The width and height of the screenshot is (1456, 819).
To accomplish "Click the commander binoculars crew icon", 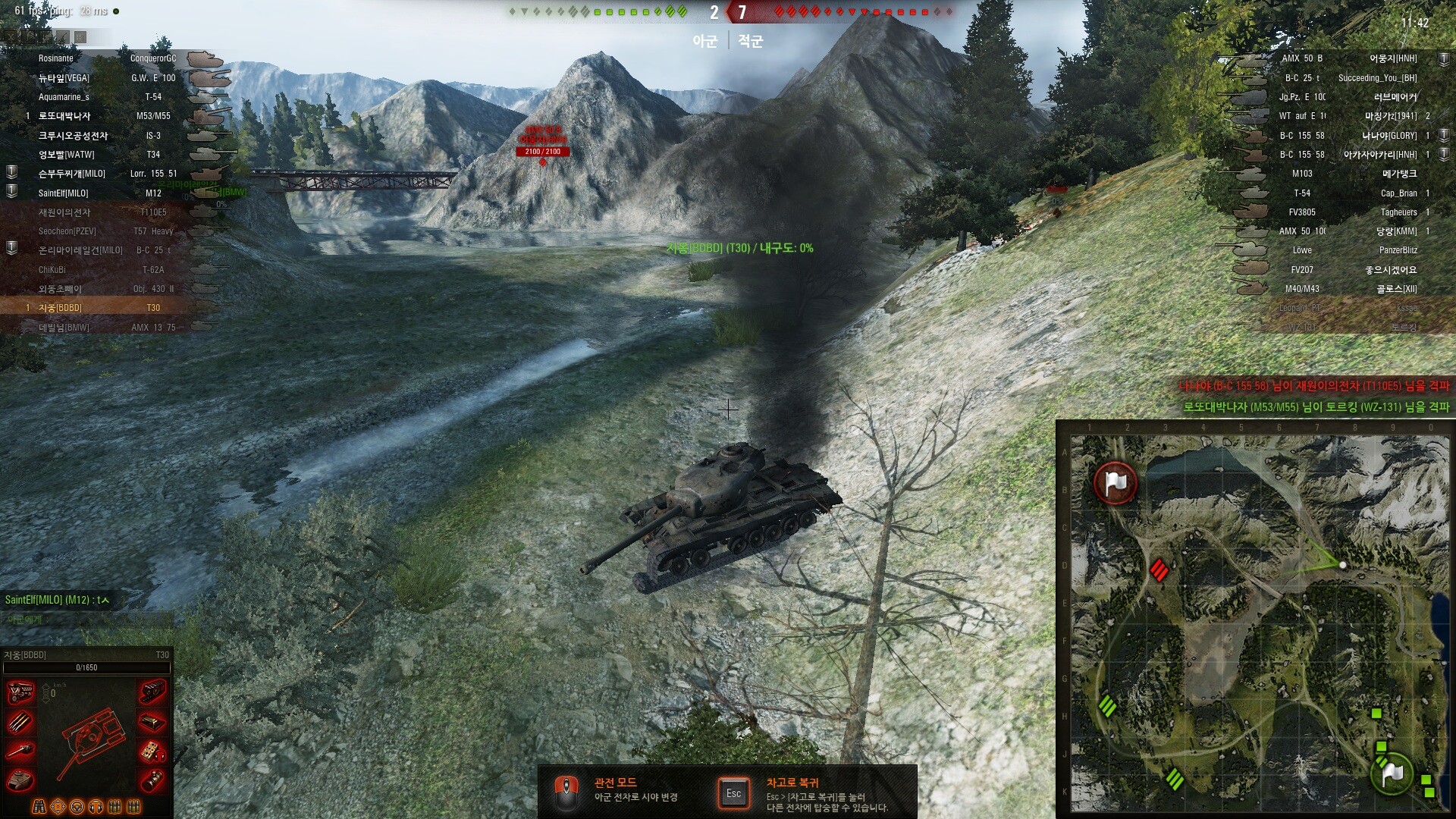I will coord(39,806).
